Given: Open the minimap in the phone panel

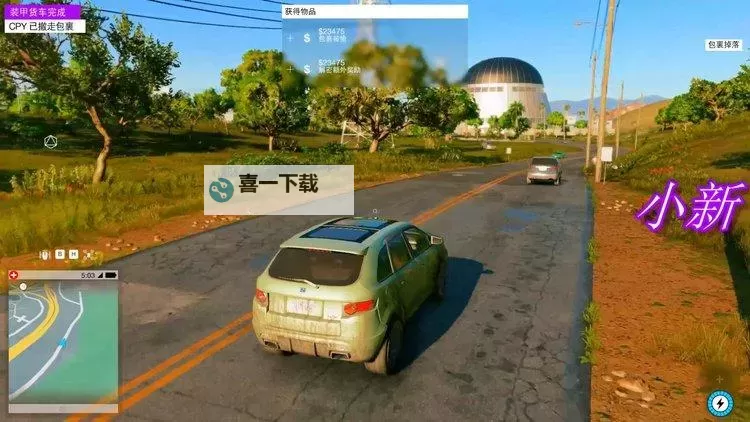Looking at the screenshot, I should (63, 340).
